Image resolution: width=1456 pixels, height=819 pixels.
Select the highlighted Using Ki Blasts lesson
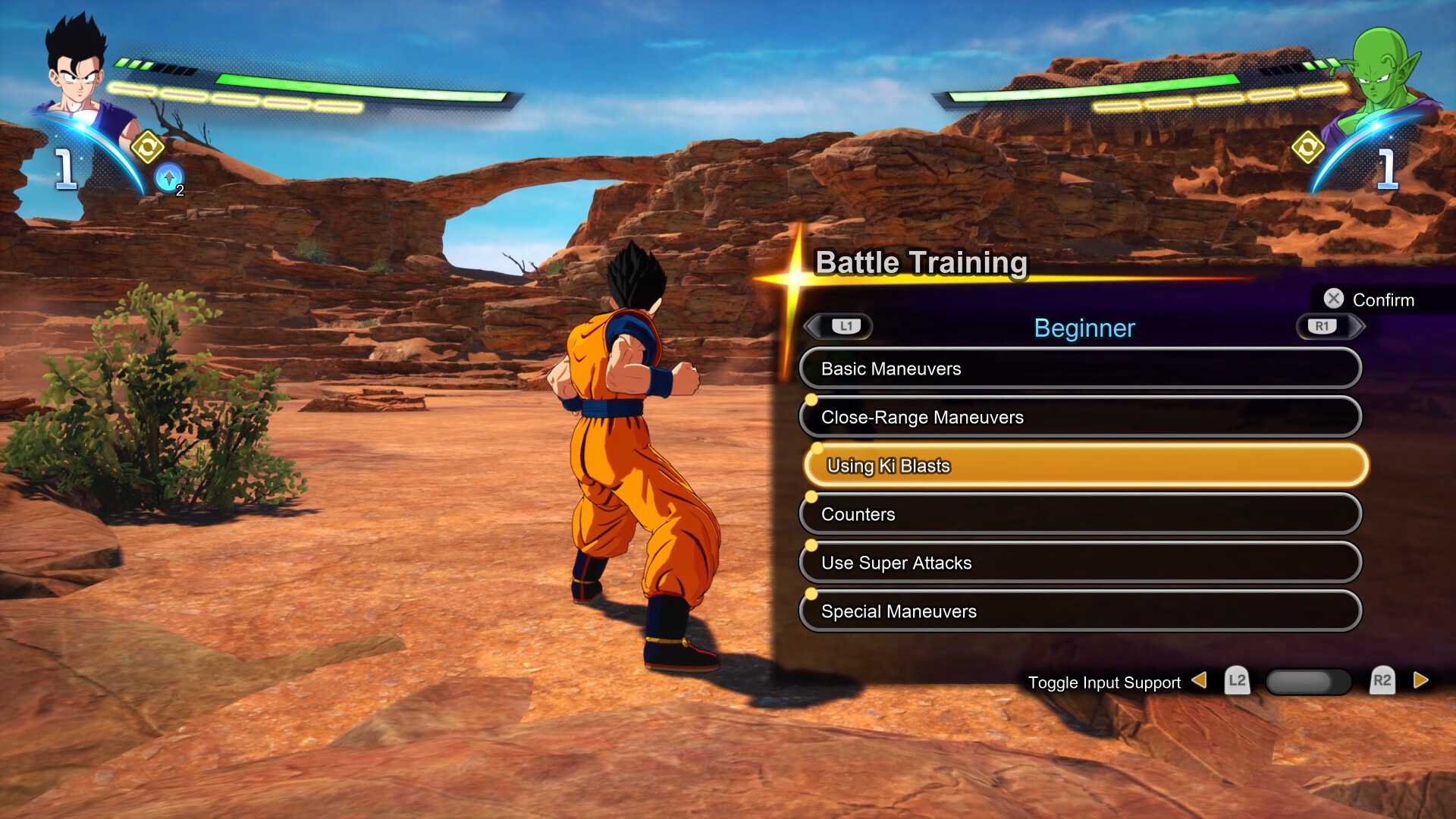click(x=1081, y=466)
